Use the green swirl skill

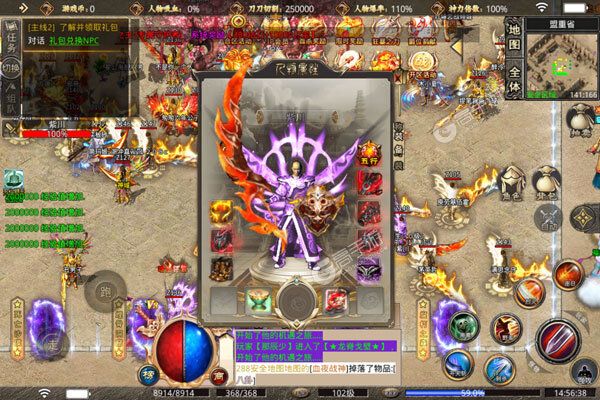click(463, 326)
